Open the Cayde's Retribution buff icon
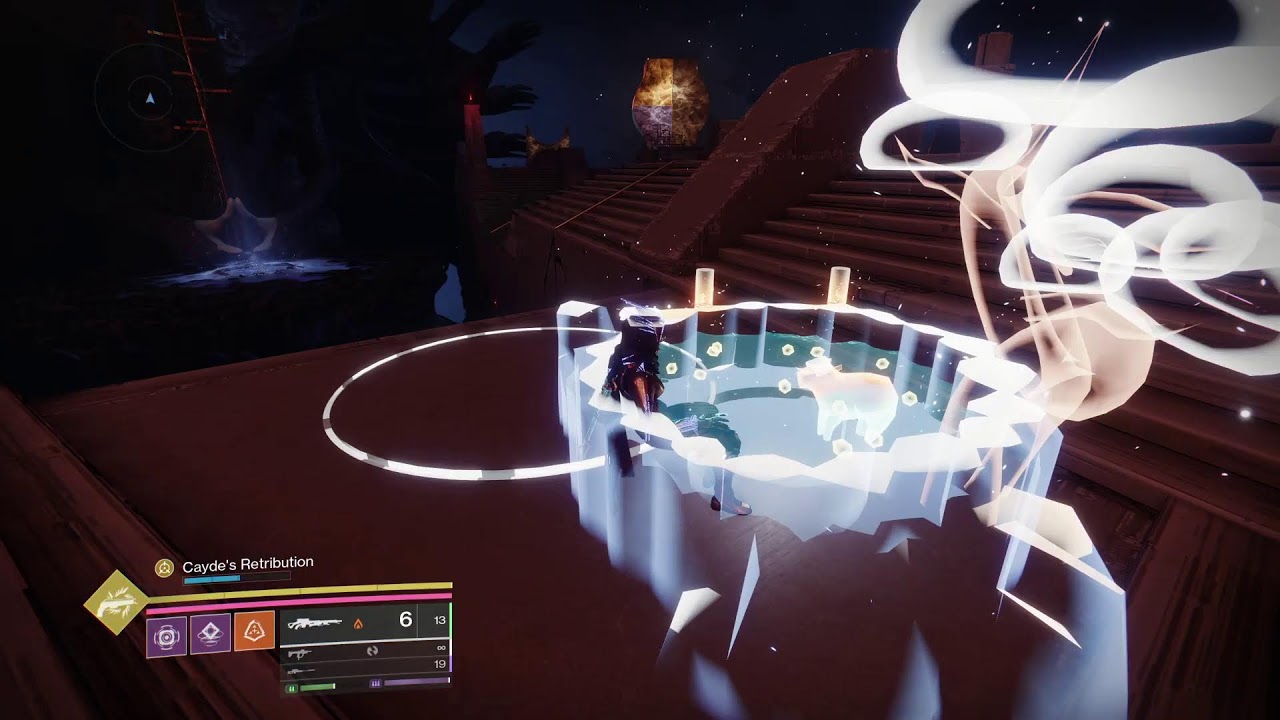The image size is (1280, 720). click(x=163, y=568)
